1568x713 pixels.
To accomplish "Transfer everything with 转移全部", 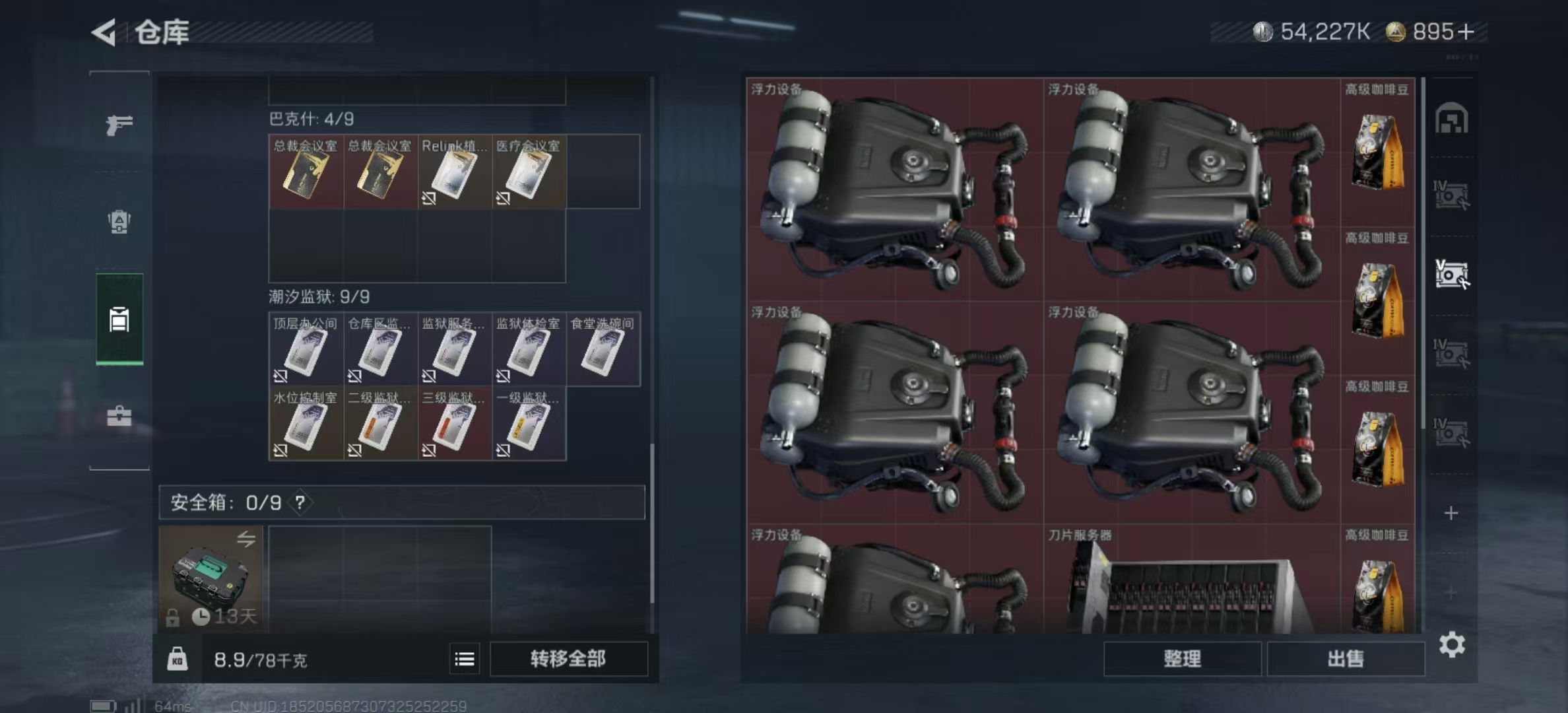I will pyautogui.click(x=568, y=658).
